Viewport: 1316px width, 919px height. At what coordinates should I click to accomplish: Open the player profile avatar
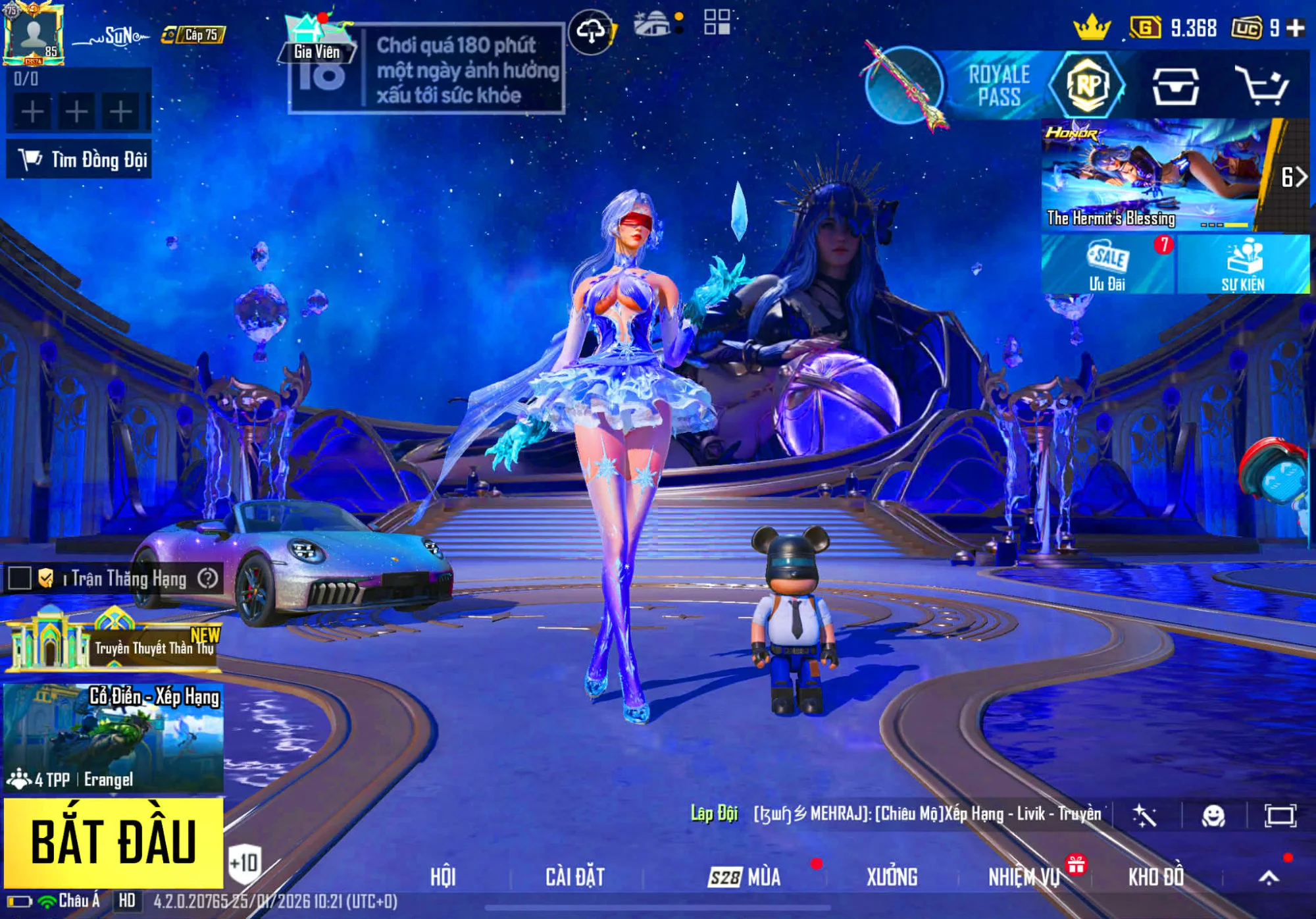point(33,34)
